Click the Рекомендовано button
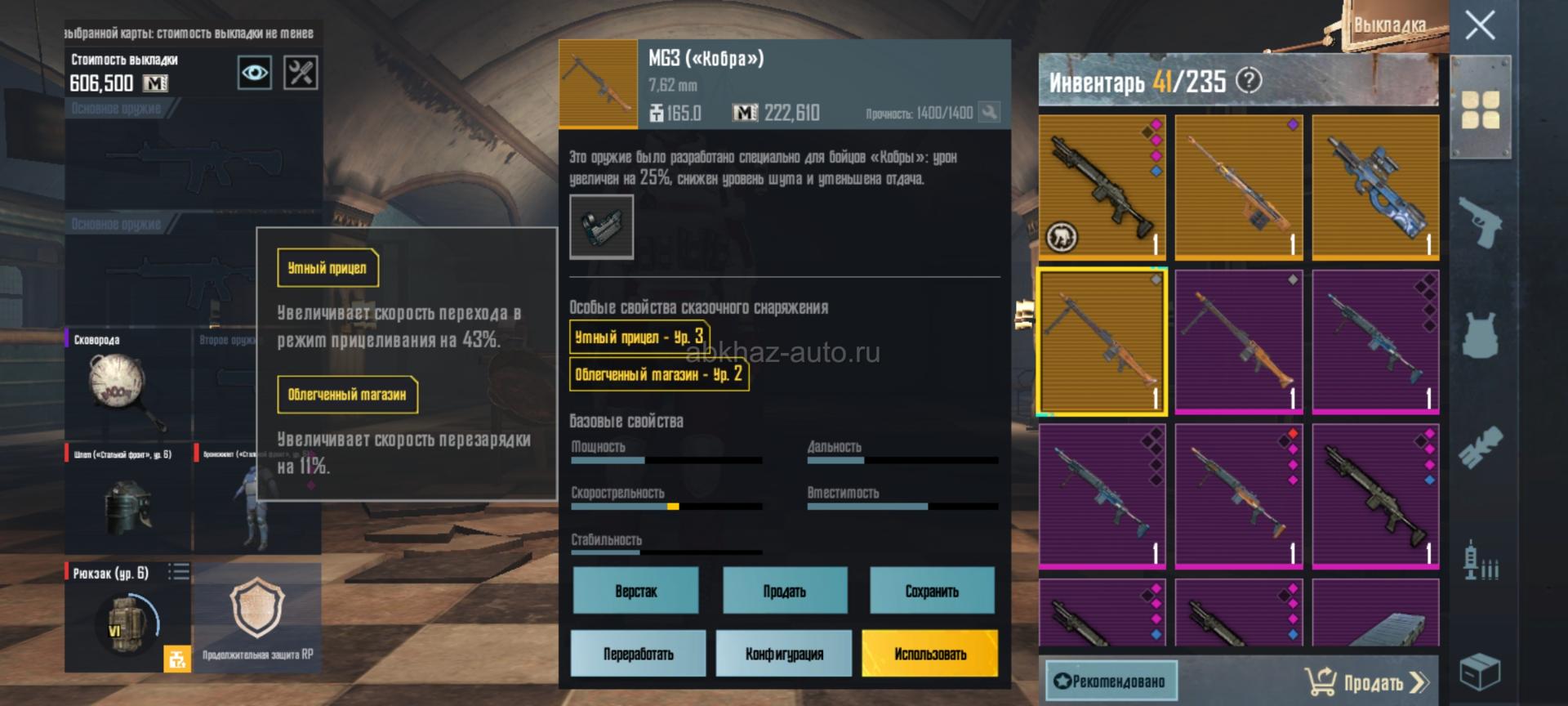The height and width of the screenshot is (706, 1568). 1111,681
